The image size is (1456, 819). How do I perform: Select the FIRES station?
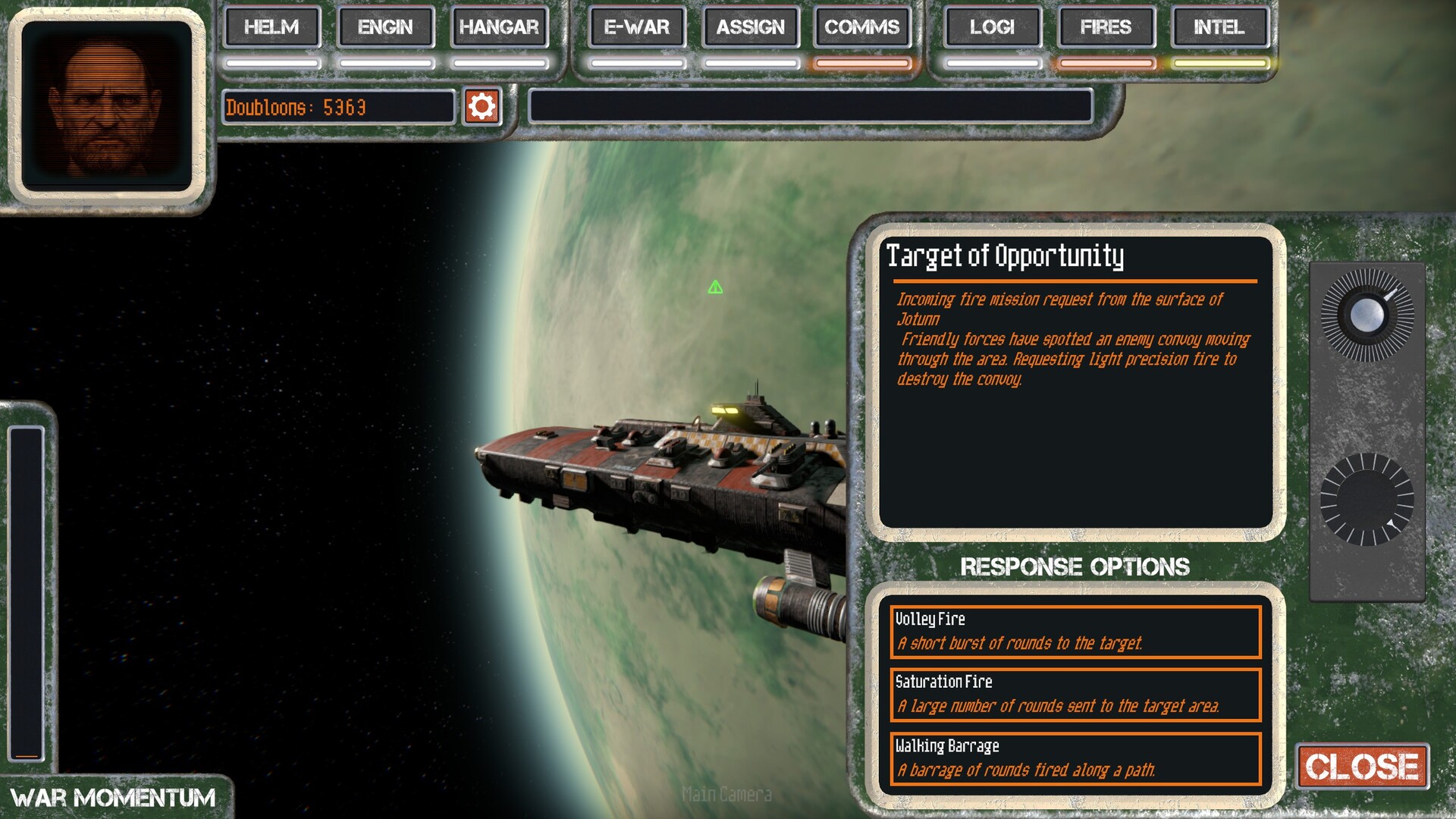point(1106,27)
